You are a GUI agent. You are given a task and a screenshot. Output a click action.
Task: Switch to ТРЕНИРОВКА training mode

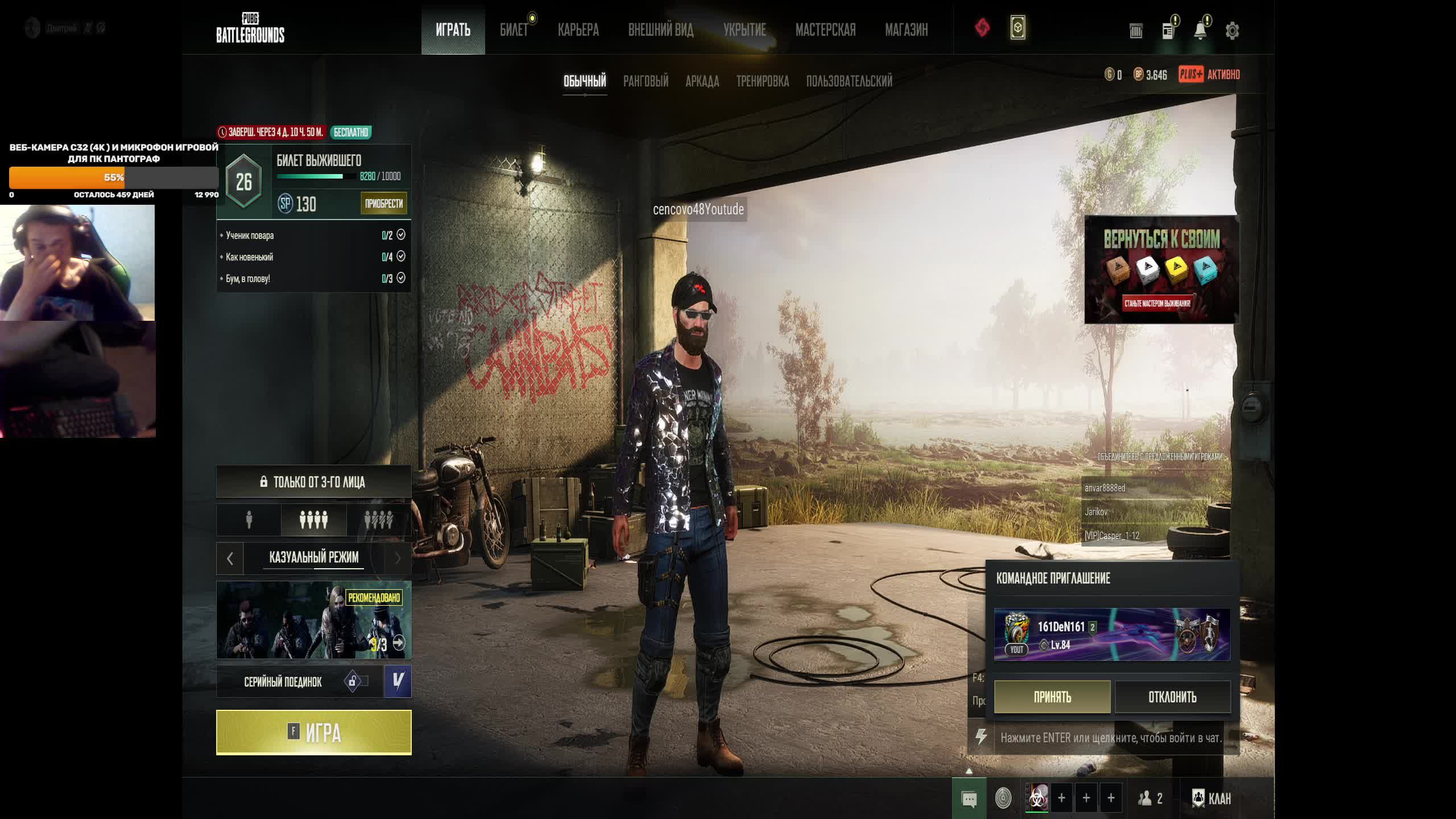[762, 81]
